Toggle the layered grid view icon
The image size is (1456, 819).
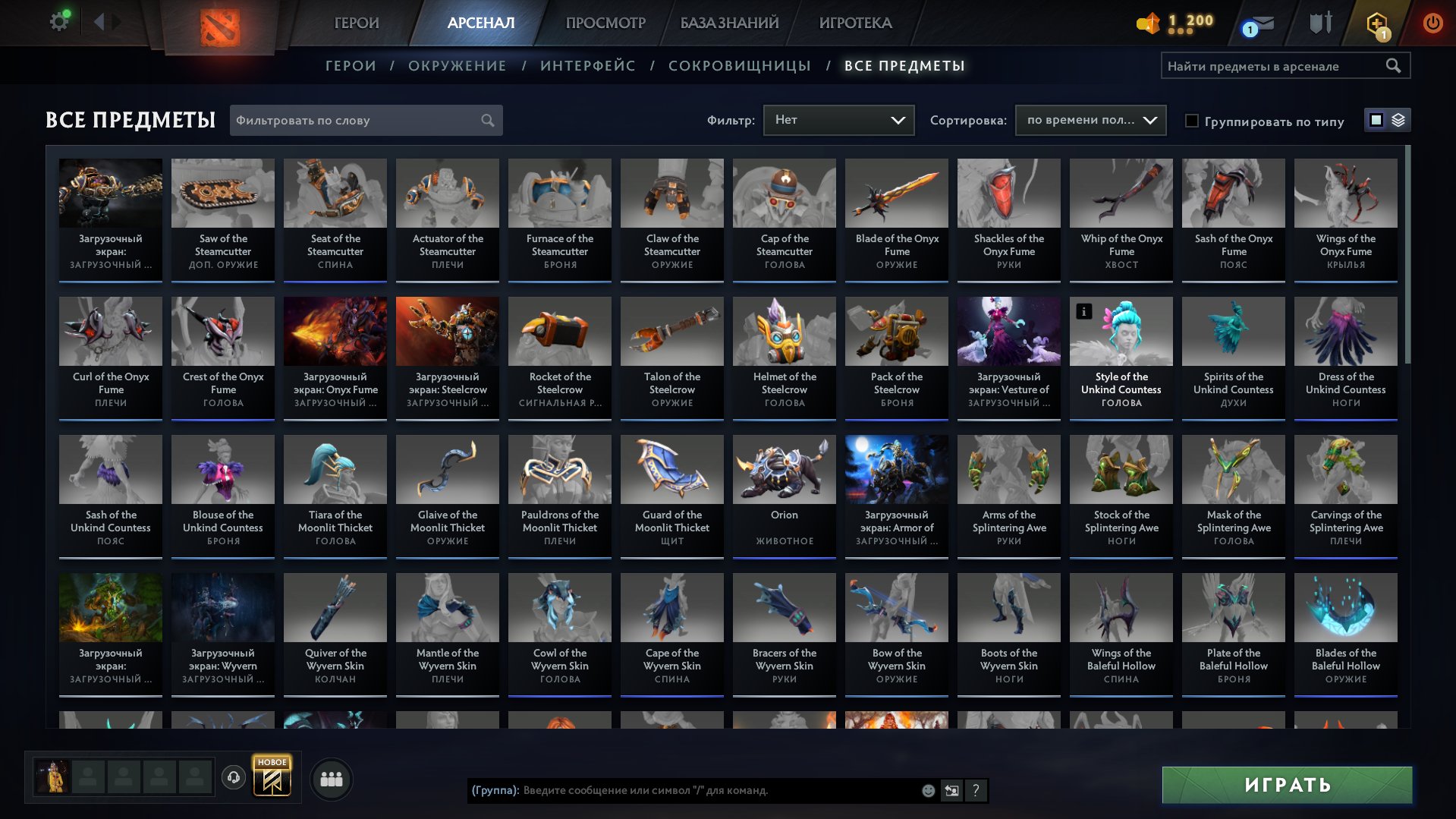pyautogui.click(x=1400, y=120)
